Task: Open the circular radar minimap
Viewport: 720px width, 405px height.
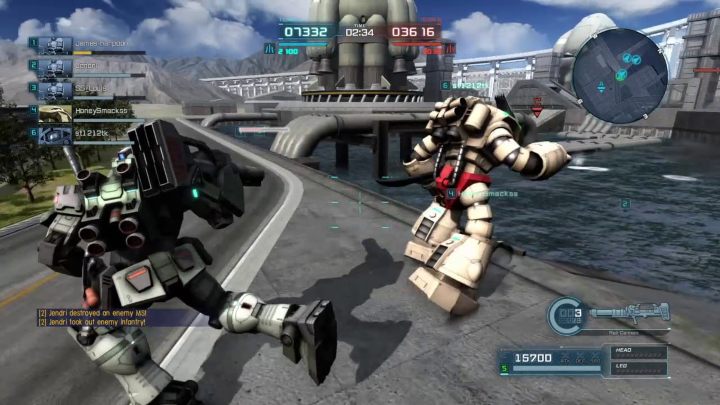Action: pyautogui.click(x=620, y=62)
